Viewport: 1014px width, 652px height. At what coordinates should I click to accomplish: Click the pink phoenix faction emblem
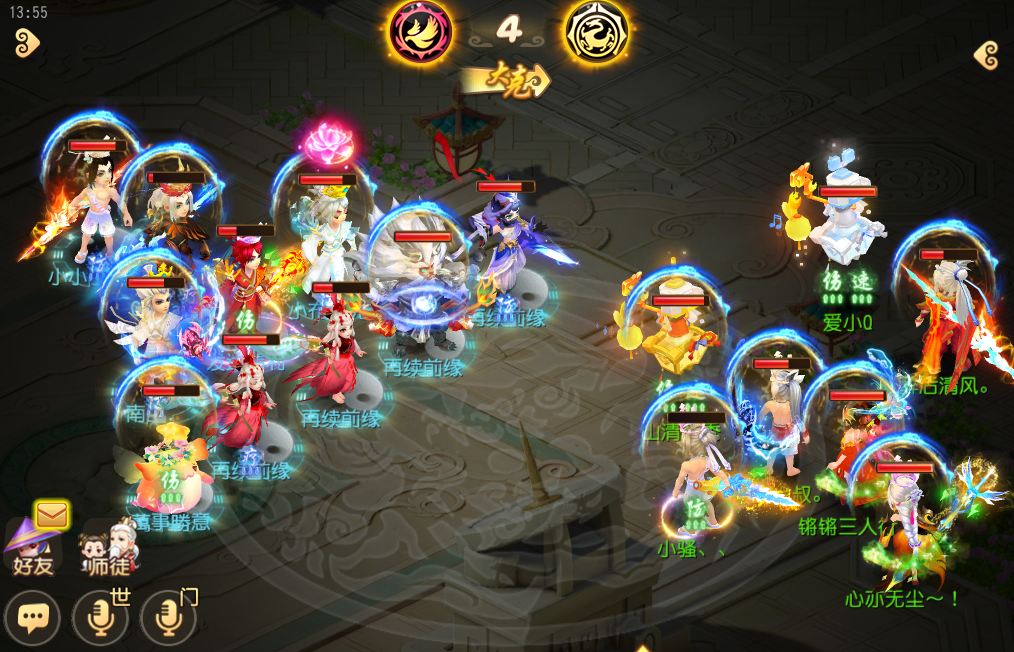click(420, 30)
